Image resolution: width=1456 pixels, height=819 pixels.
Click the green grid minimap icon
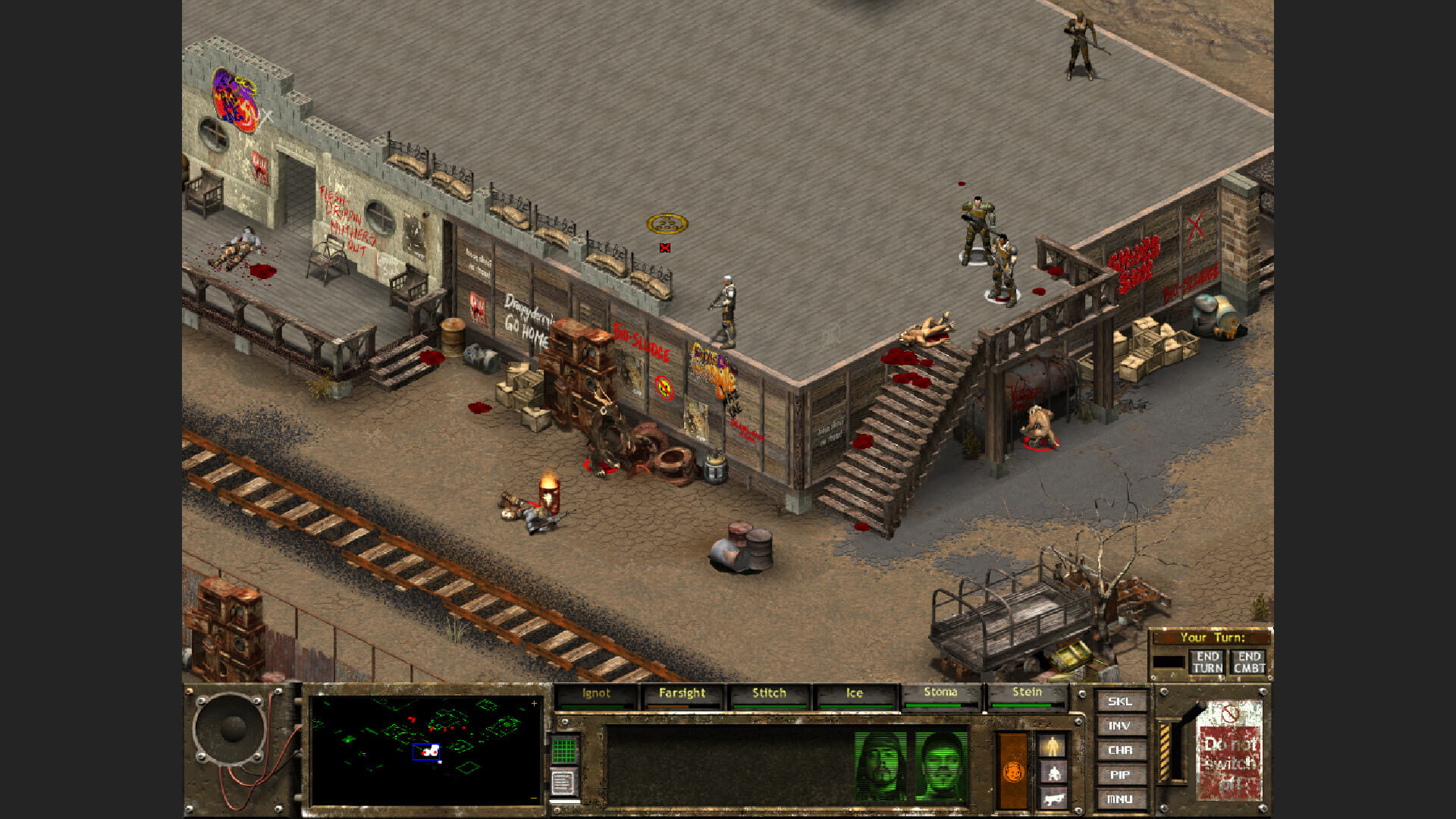[x=565, y=751]
